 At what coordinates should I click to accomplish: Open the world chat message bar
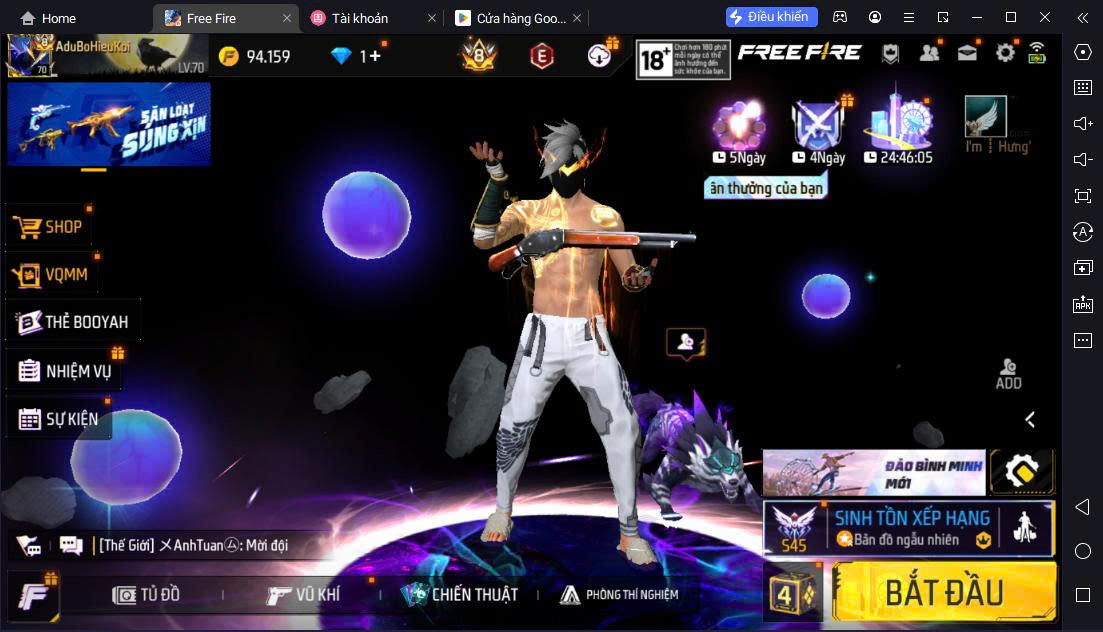pyautogui.click(x=190, y=545)
